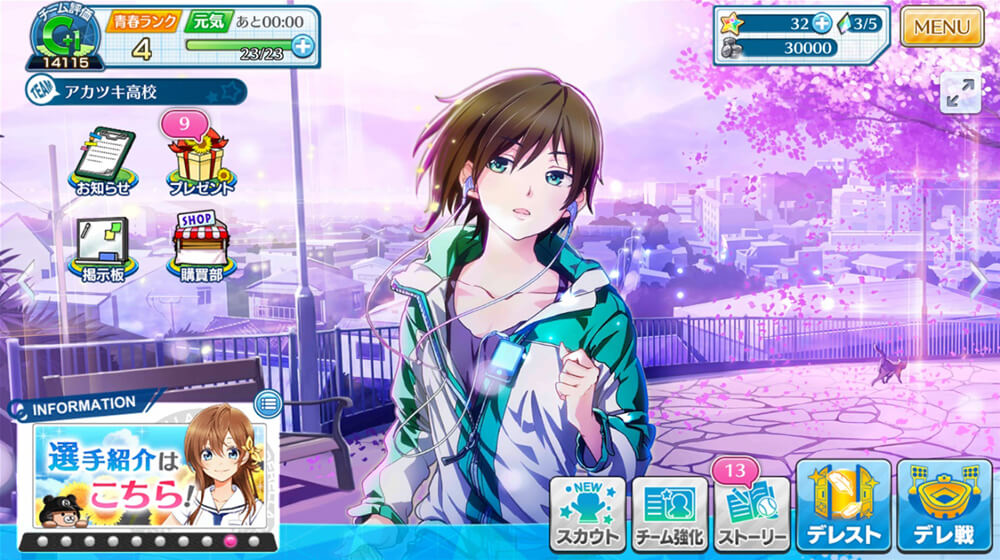Viewport: 1000px width, 560px height.
Task: Open the MENU button
Action: 942,27
